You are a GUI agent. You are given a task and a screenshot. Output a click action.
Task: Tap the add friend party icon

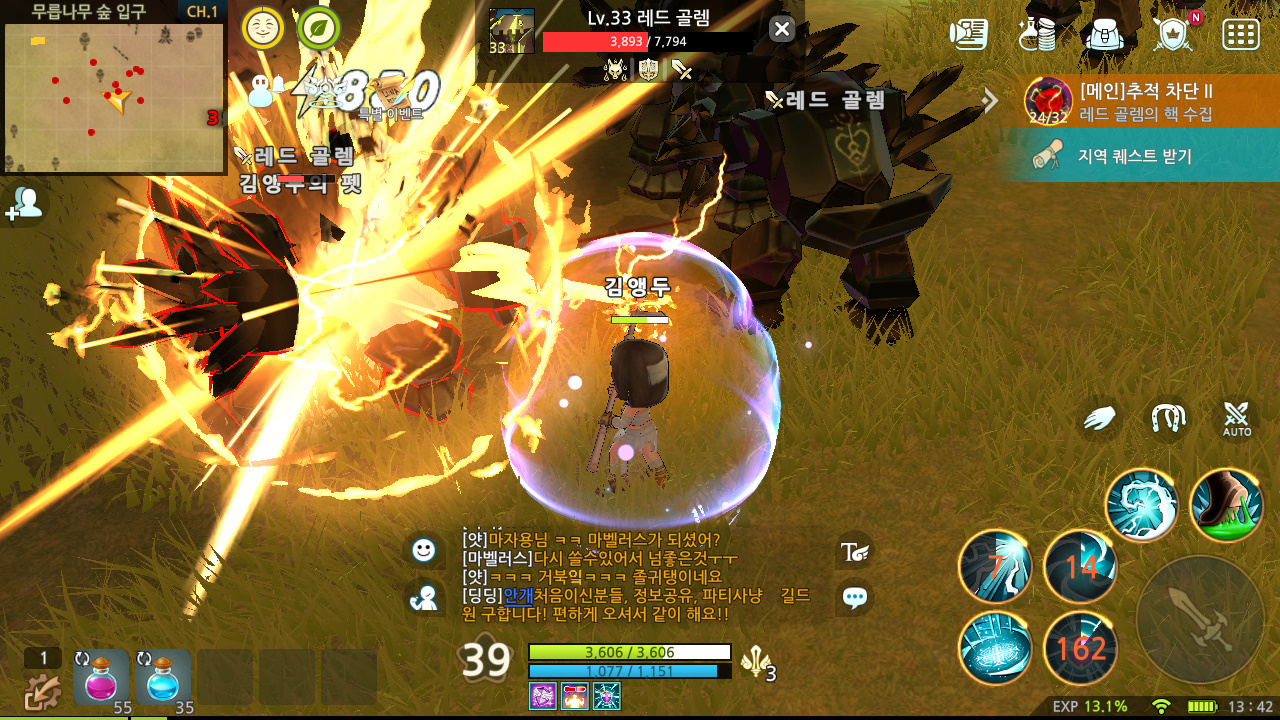[x=26, y=204]
